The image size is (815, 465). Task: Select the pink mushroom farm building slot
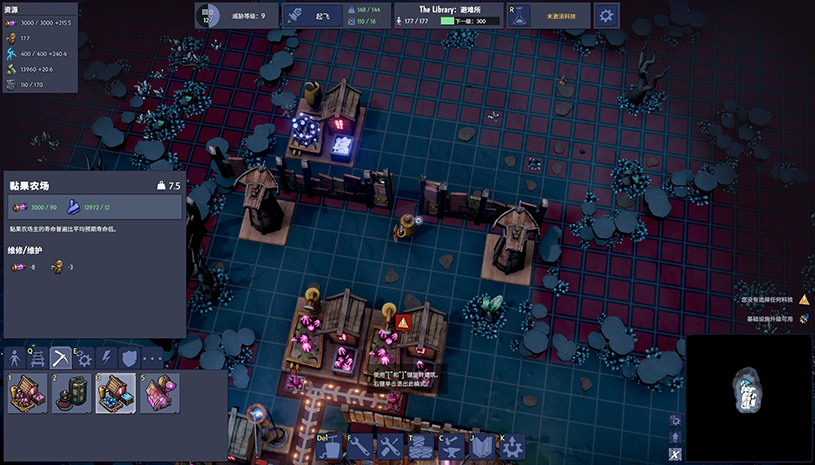(28, 394)
